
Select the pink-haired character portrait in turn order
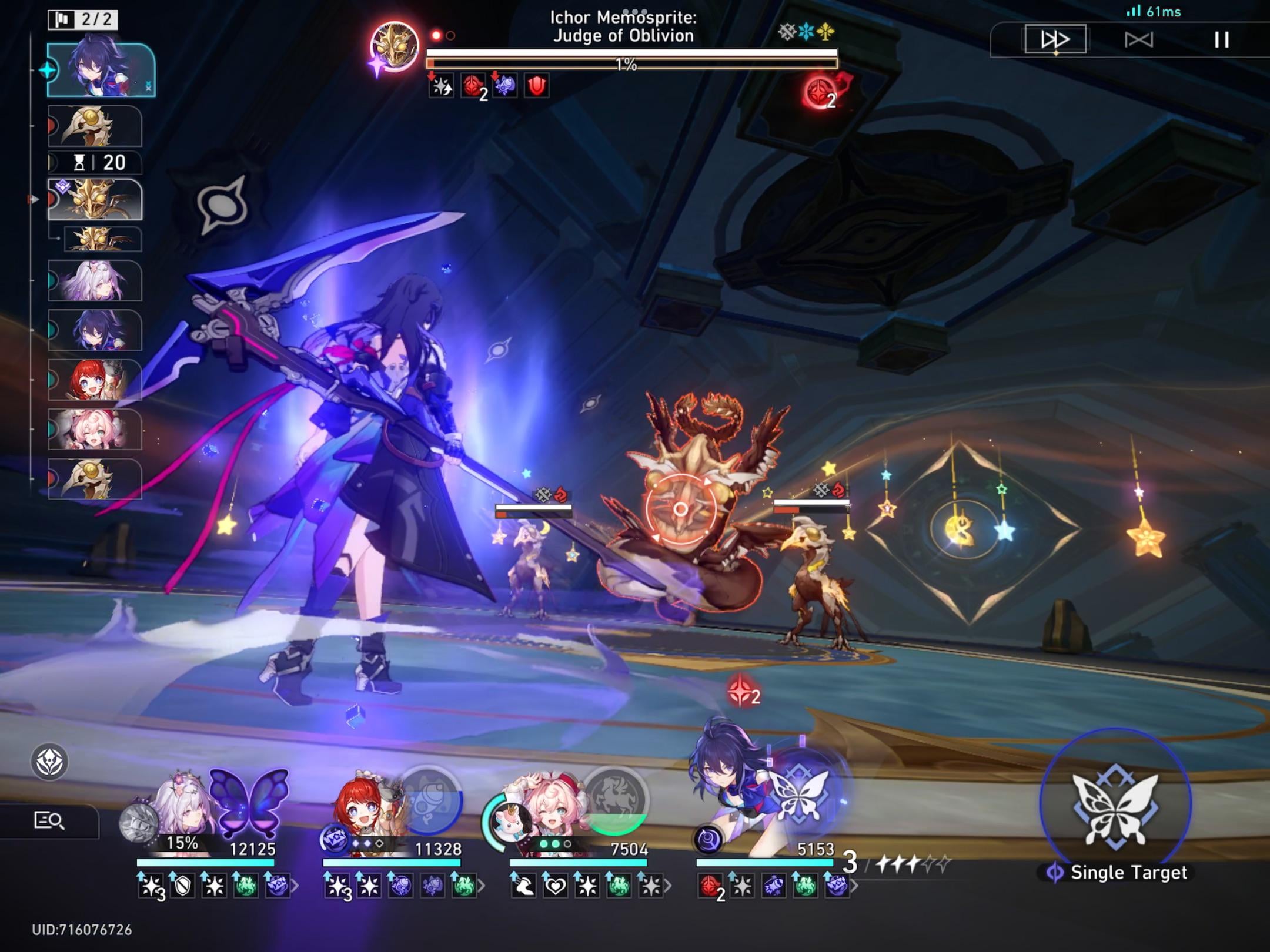(x=95, y=430)
